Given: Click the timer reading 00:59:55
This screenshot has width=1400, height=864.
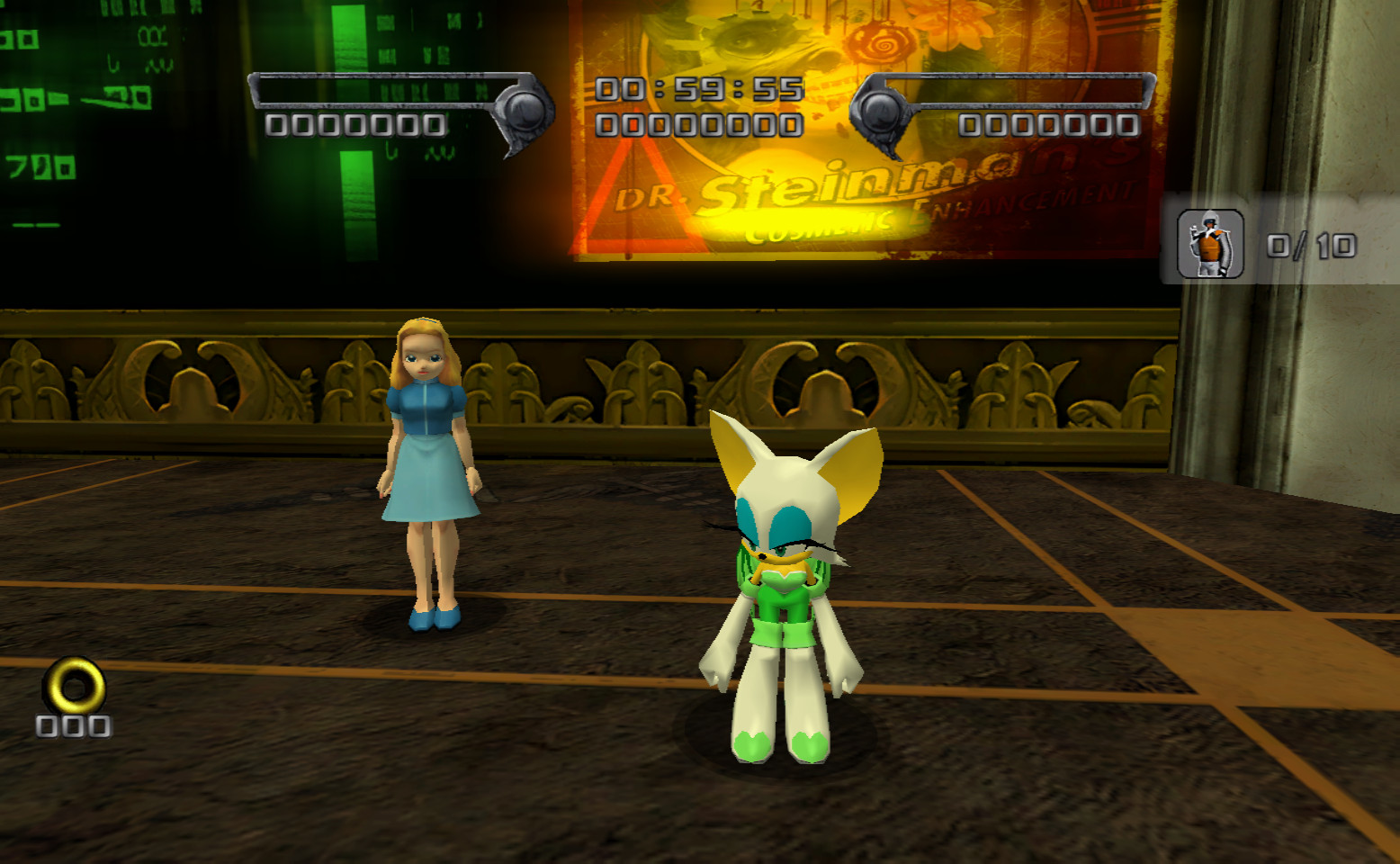Looking at the screenshot, I should [x=697, y=88].
